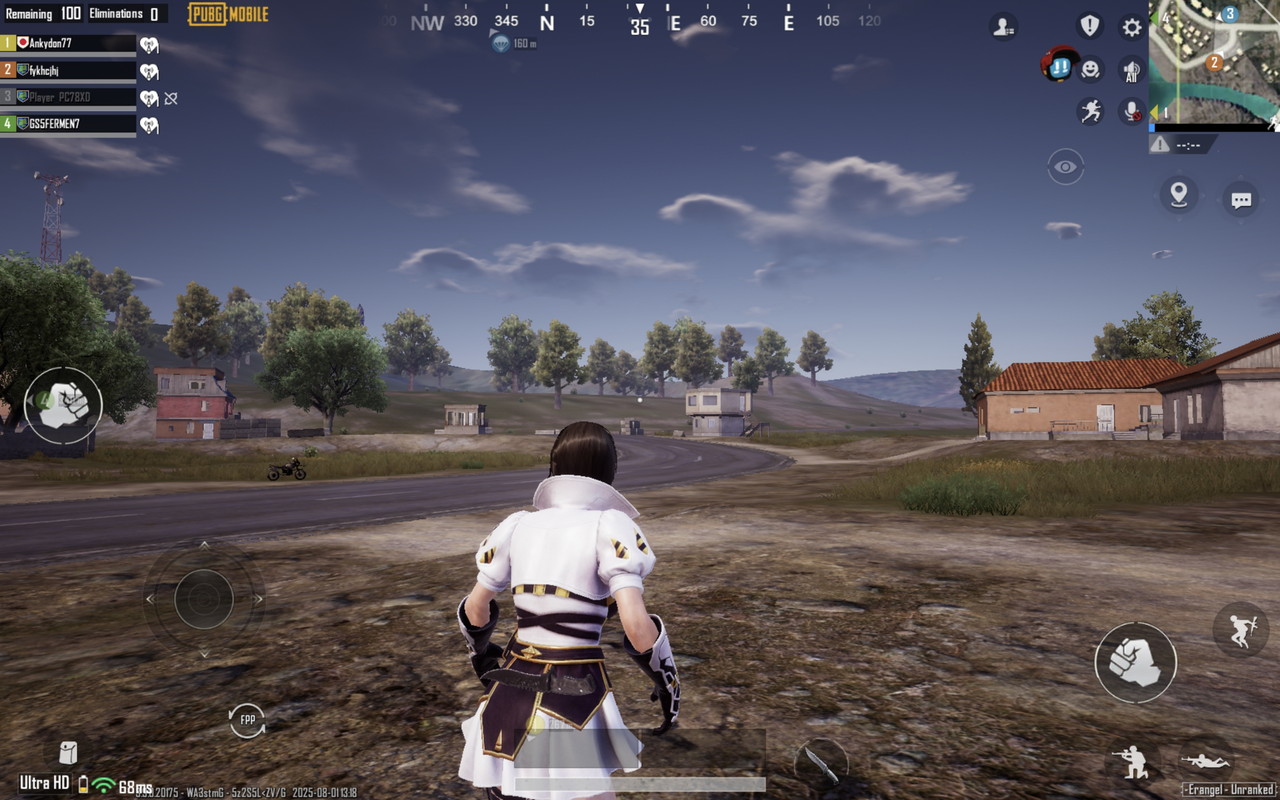Switch camera with the FPP toggle
This screenshot has width=1280, height=800.
(x=247, y=720)
